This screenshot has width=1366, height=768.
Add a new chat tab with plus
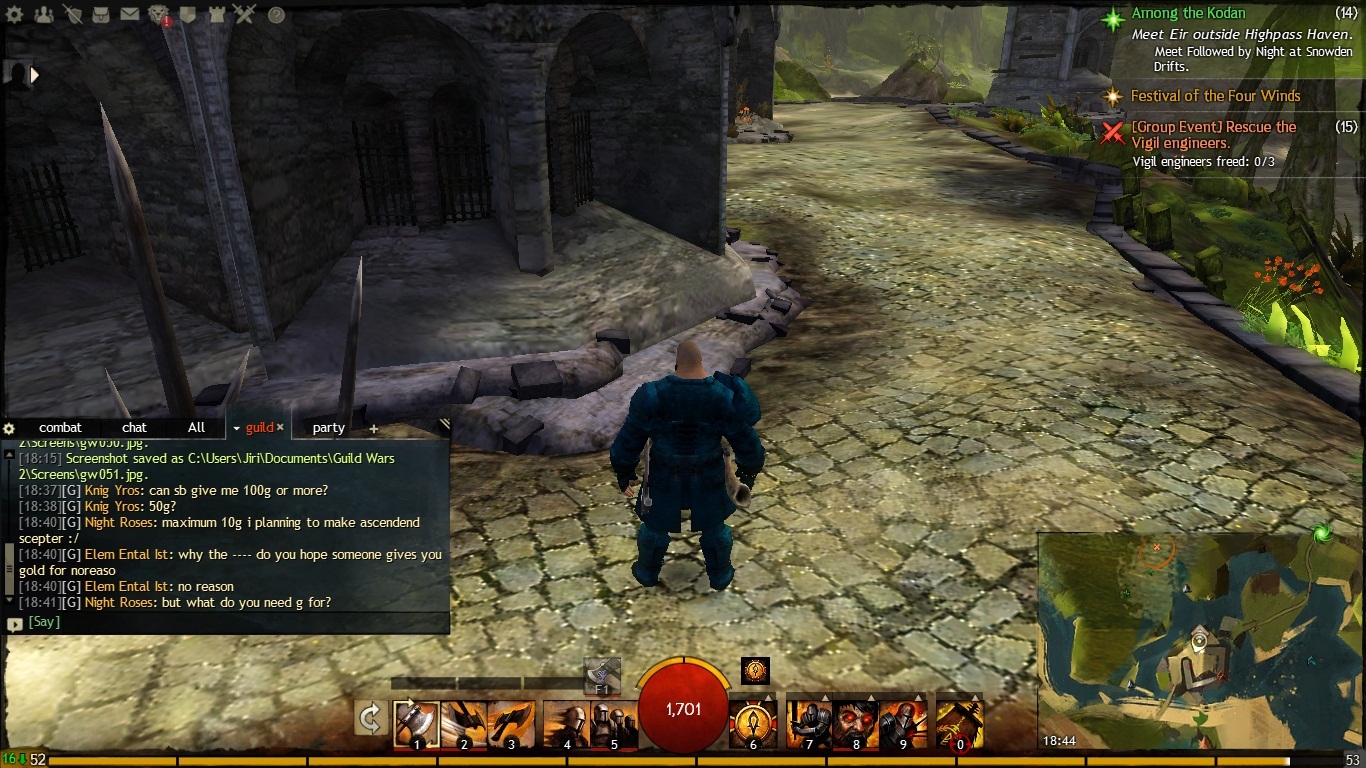coord(374,429)
